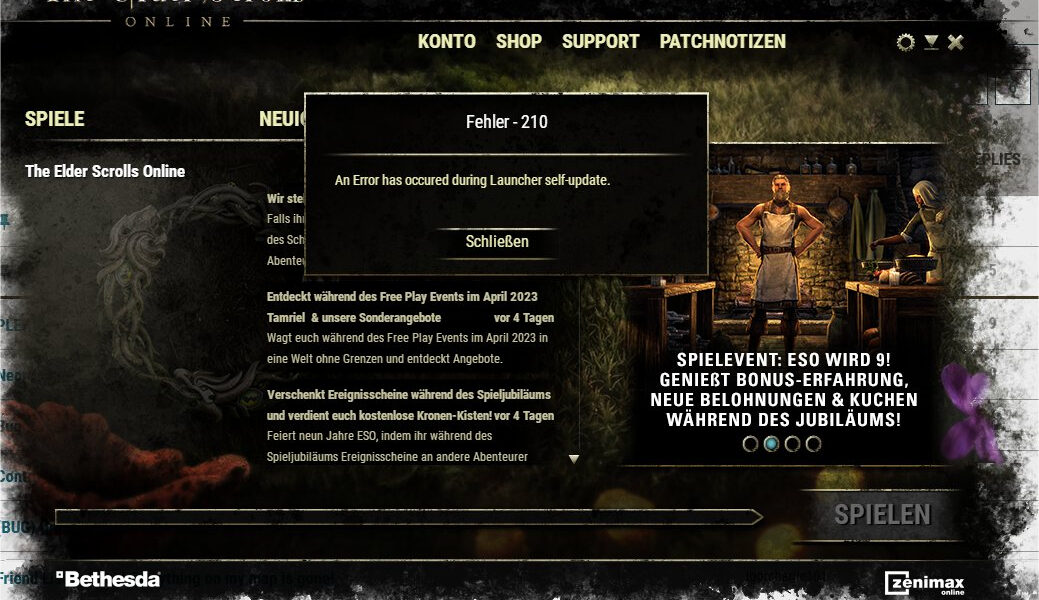Select the first banner carousel dot
This screenshot has height=600, width=1039.
750,444
